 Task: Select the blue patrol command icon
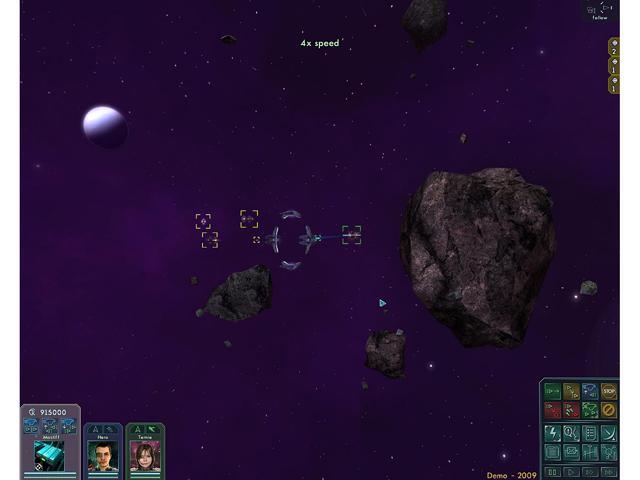tap(590, 391)
